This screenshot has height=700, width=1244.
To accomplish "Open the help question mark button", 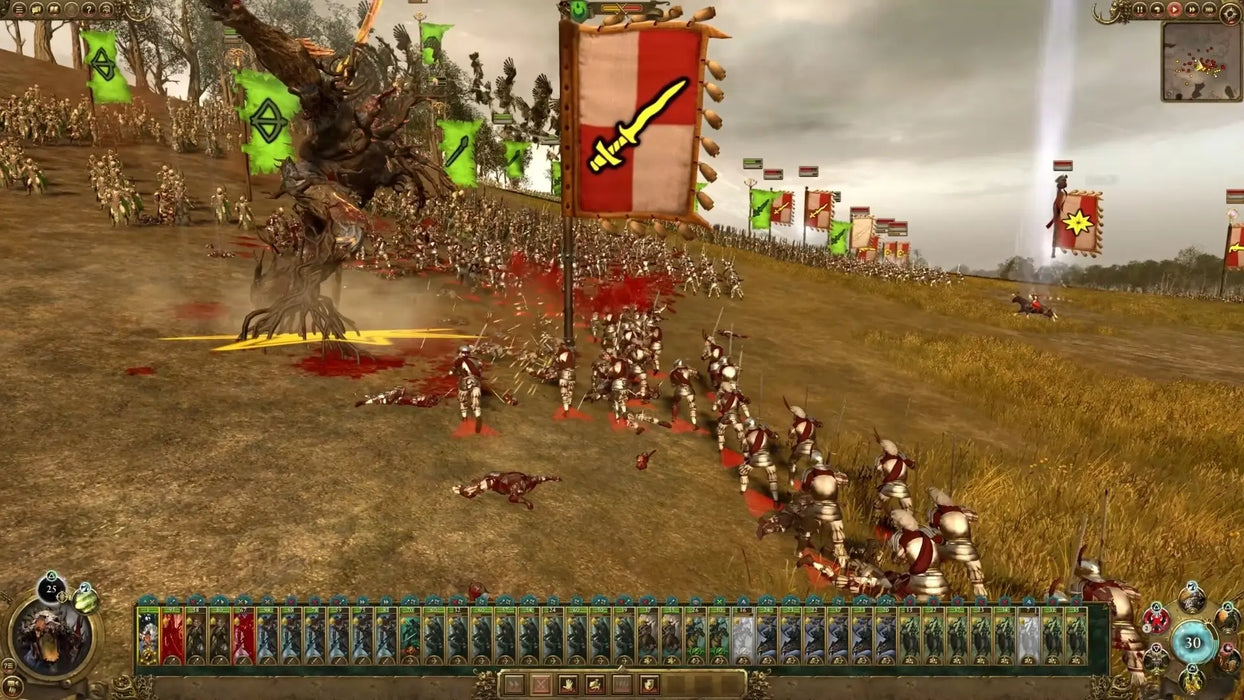I will click(x=89, y=9).
